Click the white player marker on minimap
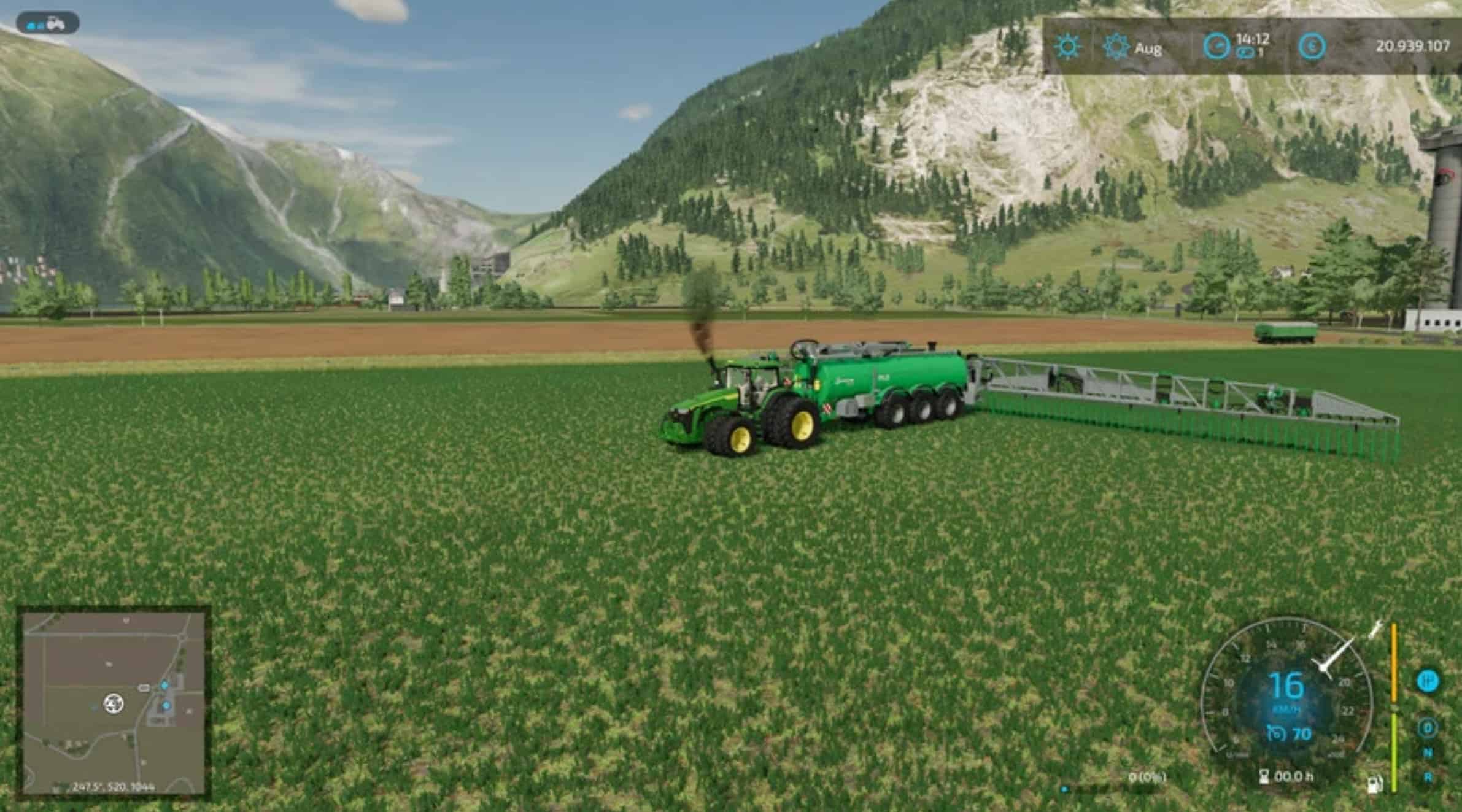 pos(114,703)
